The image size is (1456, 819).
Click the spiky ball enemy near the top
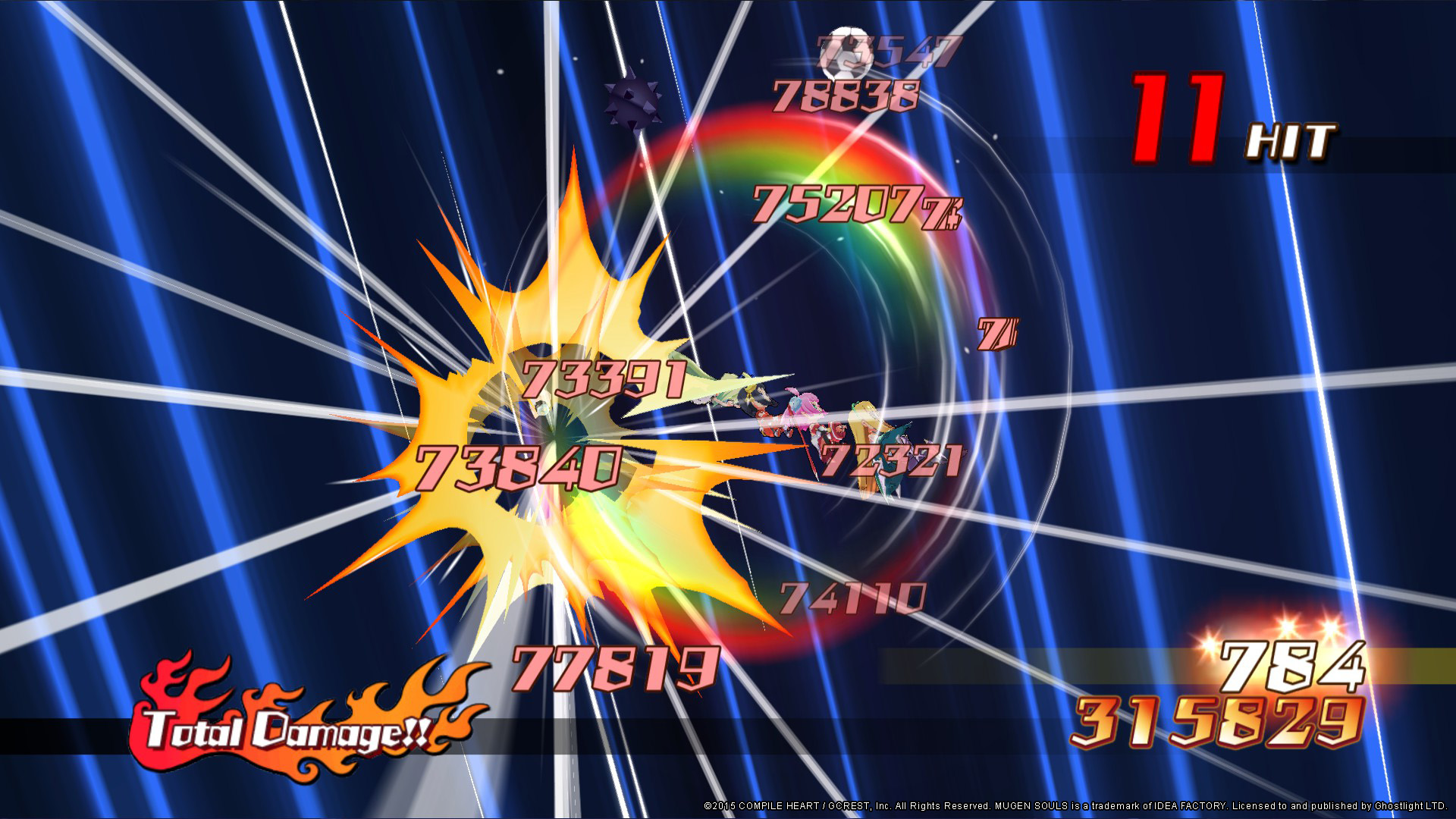[x=632, y=99]
